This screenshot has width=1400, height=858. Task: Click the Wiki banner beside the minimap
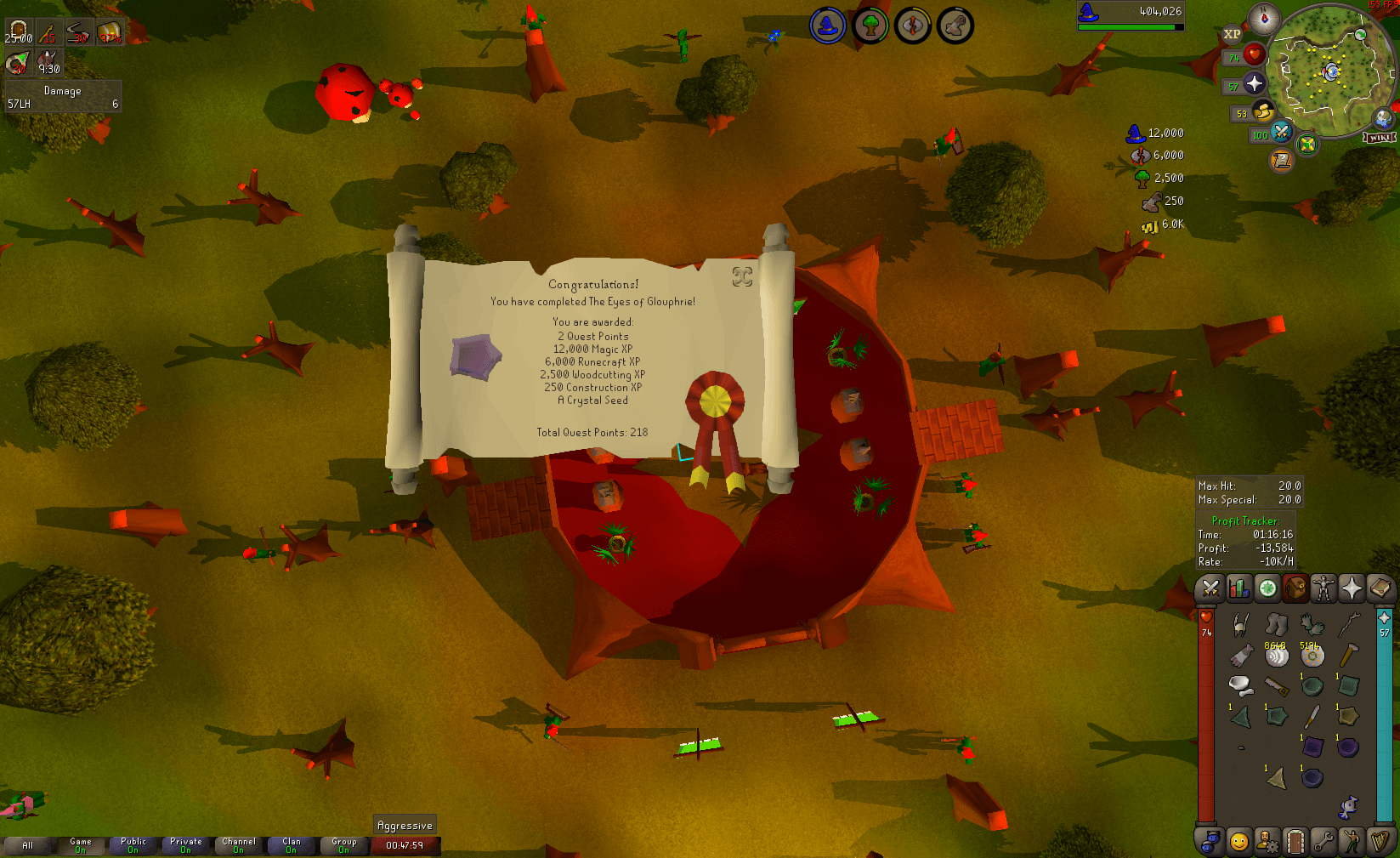[1378, 137]
